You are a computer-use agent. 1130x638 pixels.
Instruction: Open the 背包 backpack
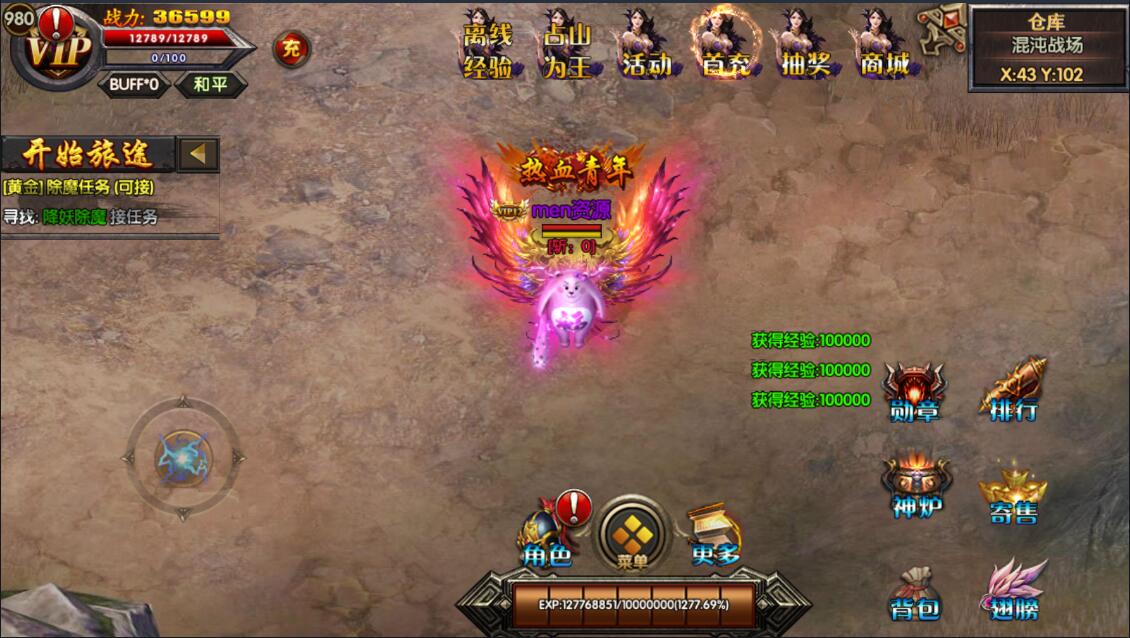pyautogui.click(x=915, y=594)
